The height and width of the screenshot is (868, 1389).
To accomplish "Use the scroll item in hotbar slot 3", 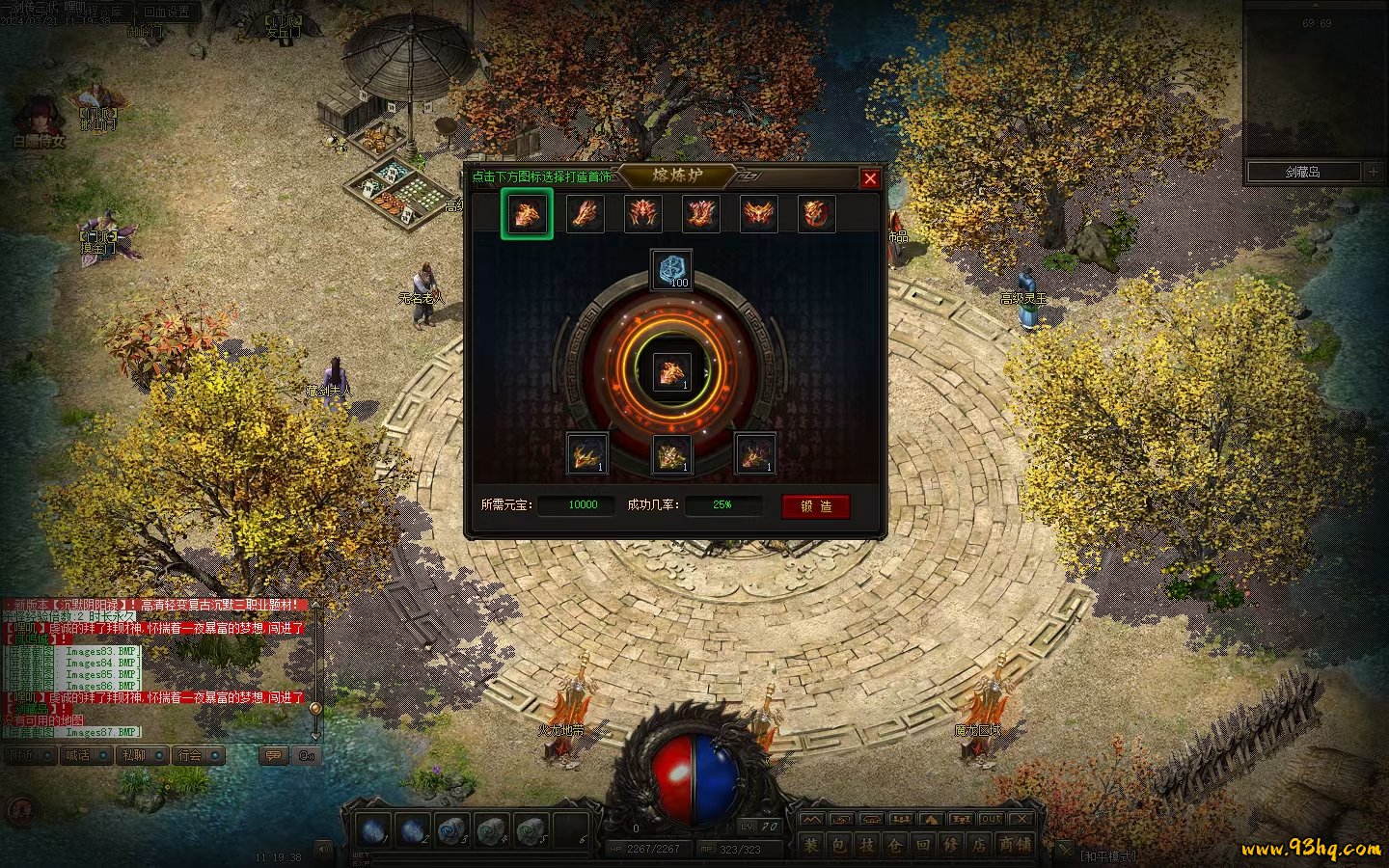I will tap(451, 829).
